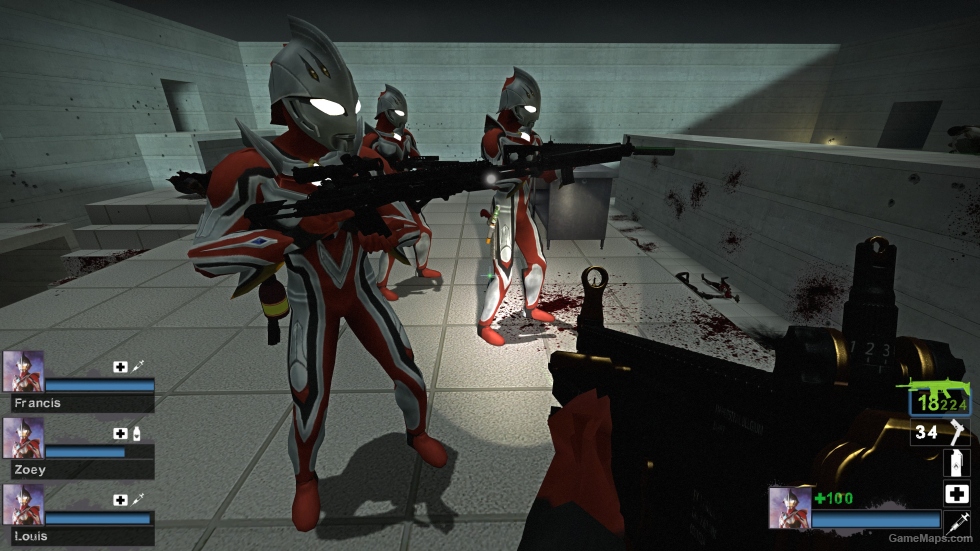Image resolution: width=980 pixels, height=551 pixels.
Task: Click Louis's adrenaline shot icon
Action: [136, 499]
